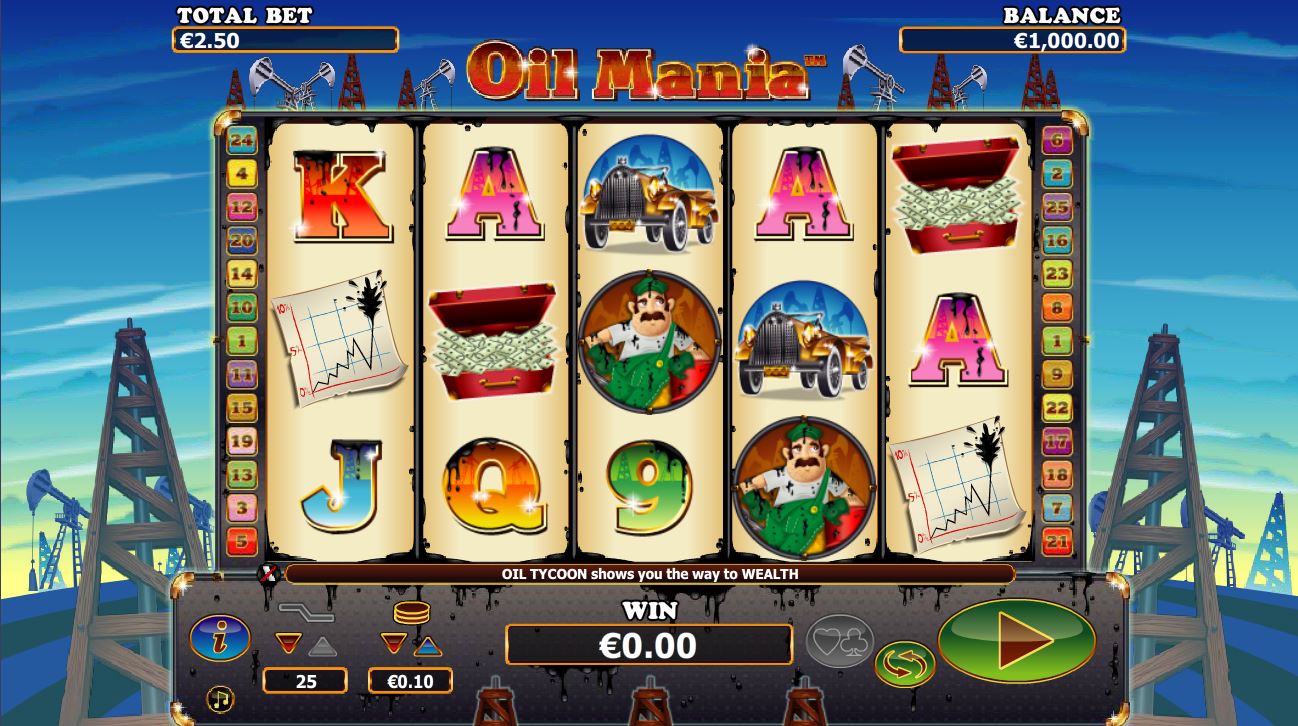This screenshot has height=726, width=1298.
Task: Choose payline marker 25
Action: 1057,207
